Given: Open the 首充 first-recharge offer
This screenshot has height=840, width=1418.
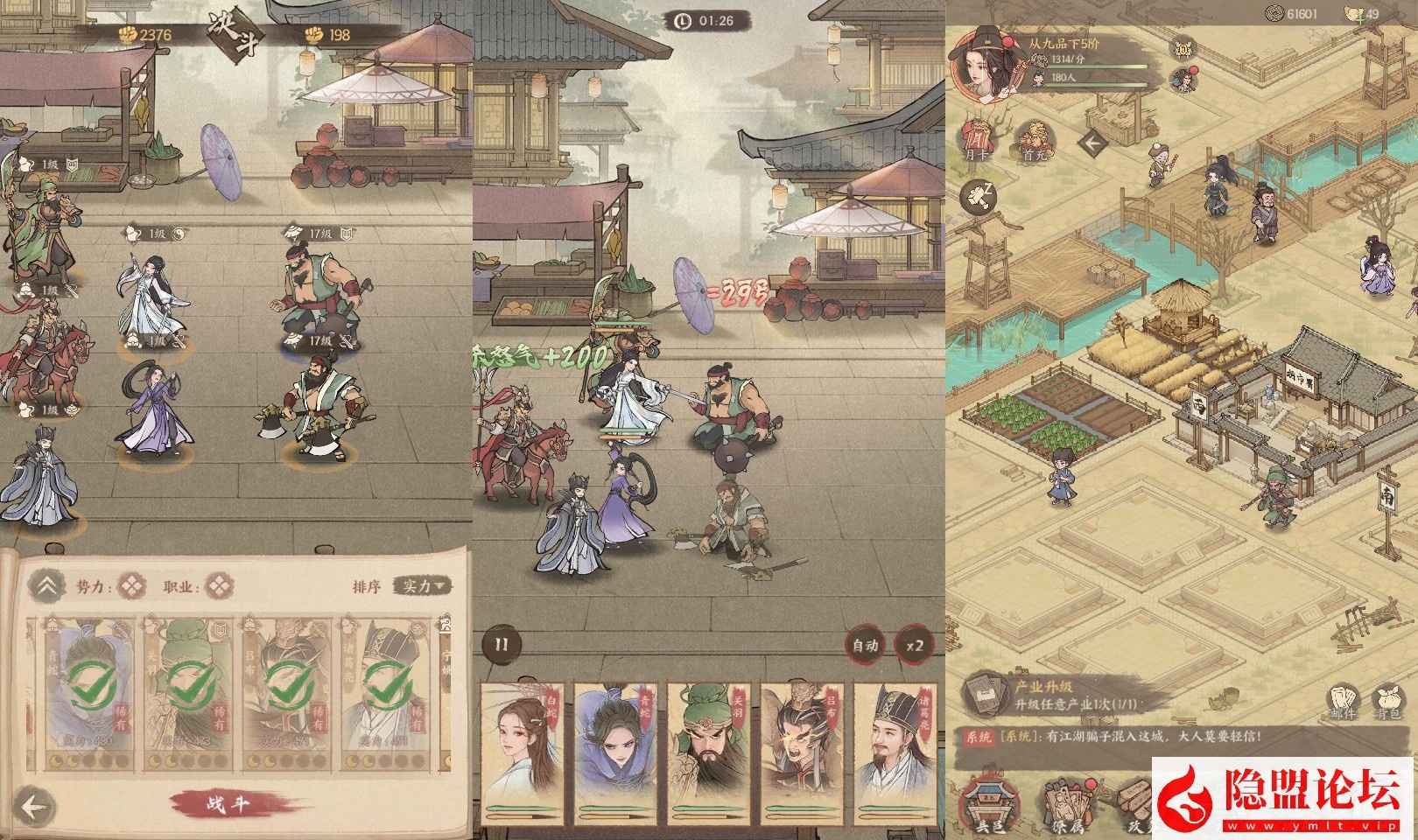Looking at the screenshot, I should pos(1034,140).
